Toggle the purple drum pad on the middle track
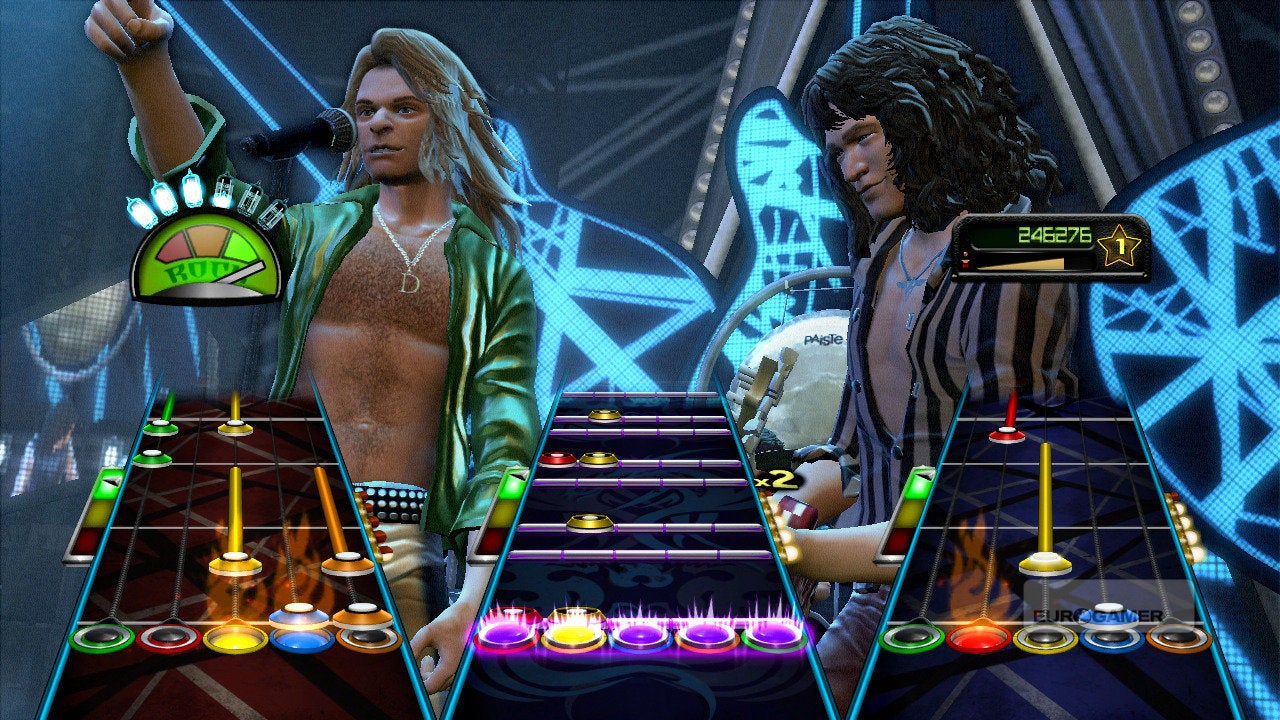 (x=640, y=637)
